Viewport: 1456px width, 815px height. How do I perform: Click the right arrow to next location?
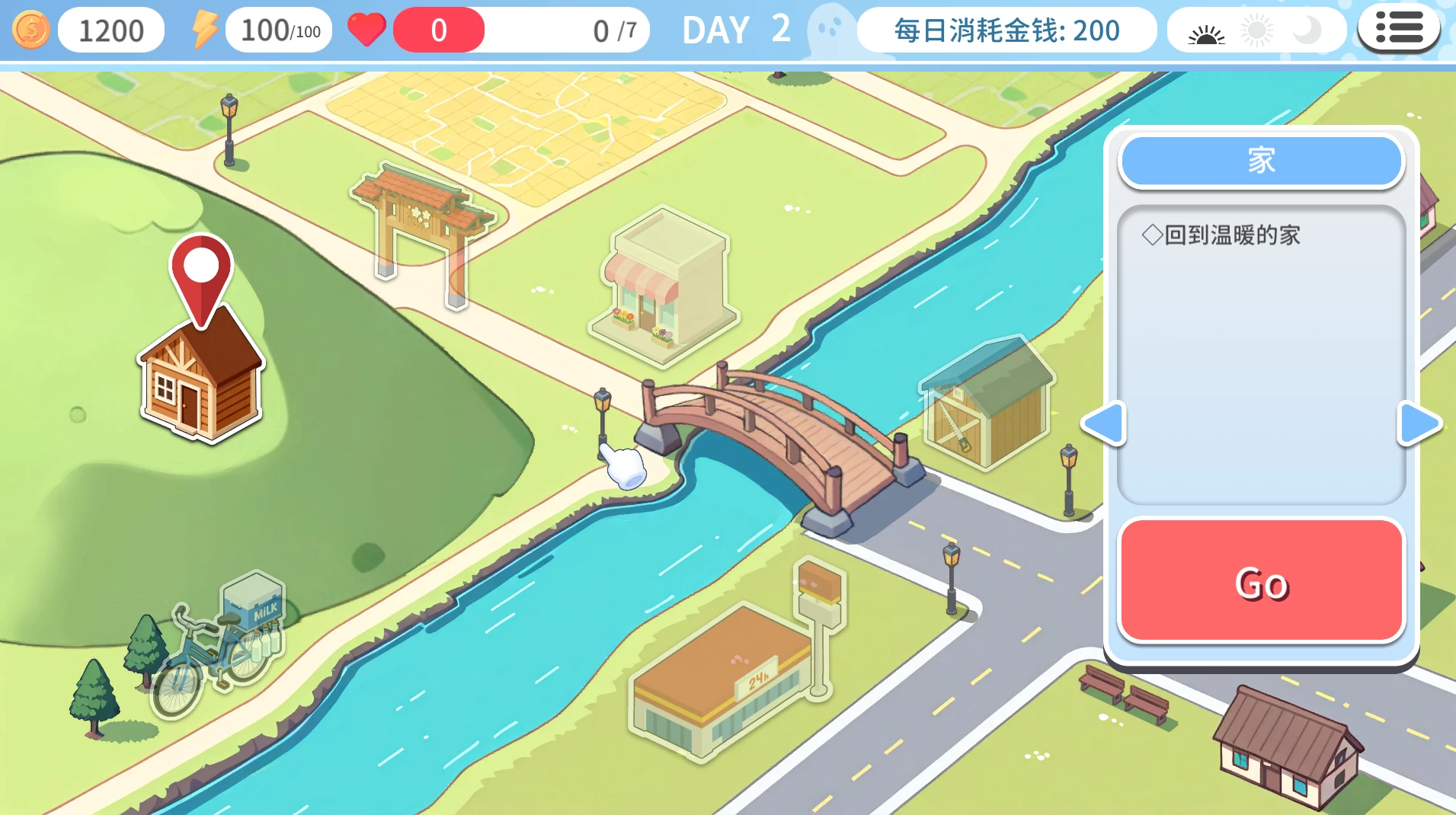pos(1419,425)
